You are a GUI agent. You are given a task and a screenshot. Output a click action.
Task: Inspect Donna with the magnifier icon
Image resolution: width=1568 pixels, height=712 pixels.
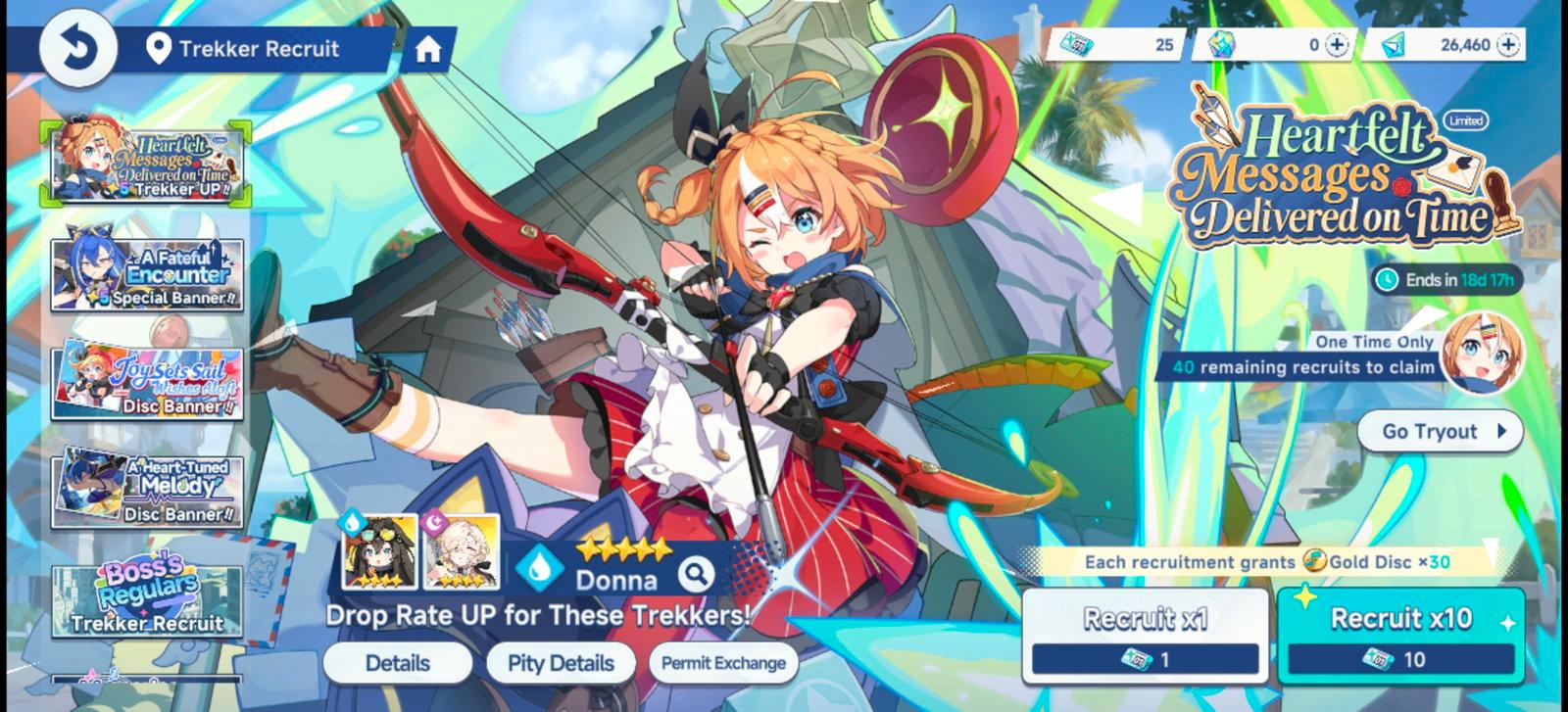coord(696,574)
